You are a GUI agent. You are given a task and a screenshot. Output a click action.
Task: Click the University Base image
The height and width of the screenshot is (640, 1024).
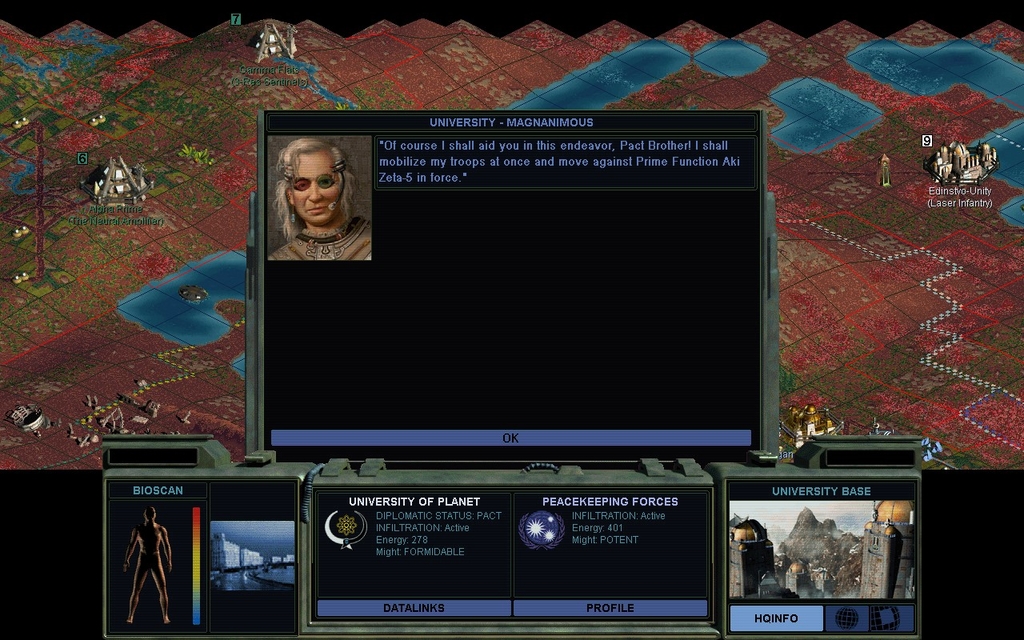(x=821, y=549)
